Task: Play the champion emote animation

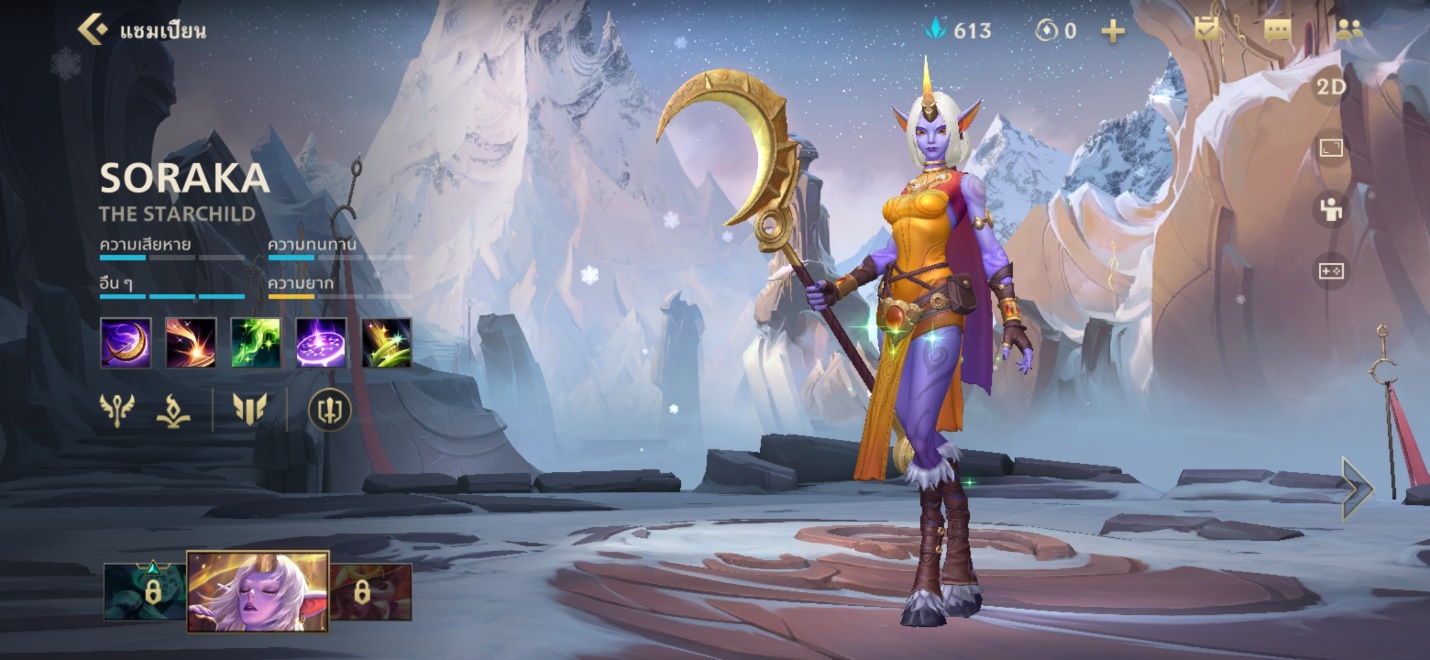Action: tap(1330, 210)
